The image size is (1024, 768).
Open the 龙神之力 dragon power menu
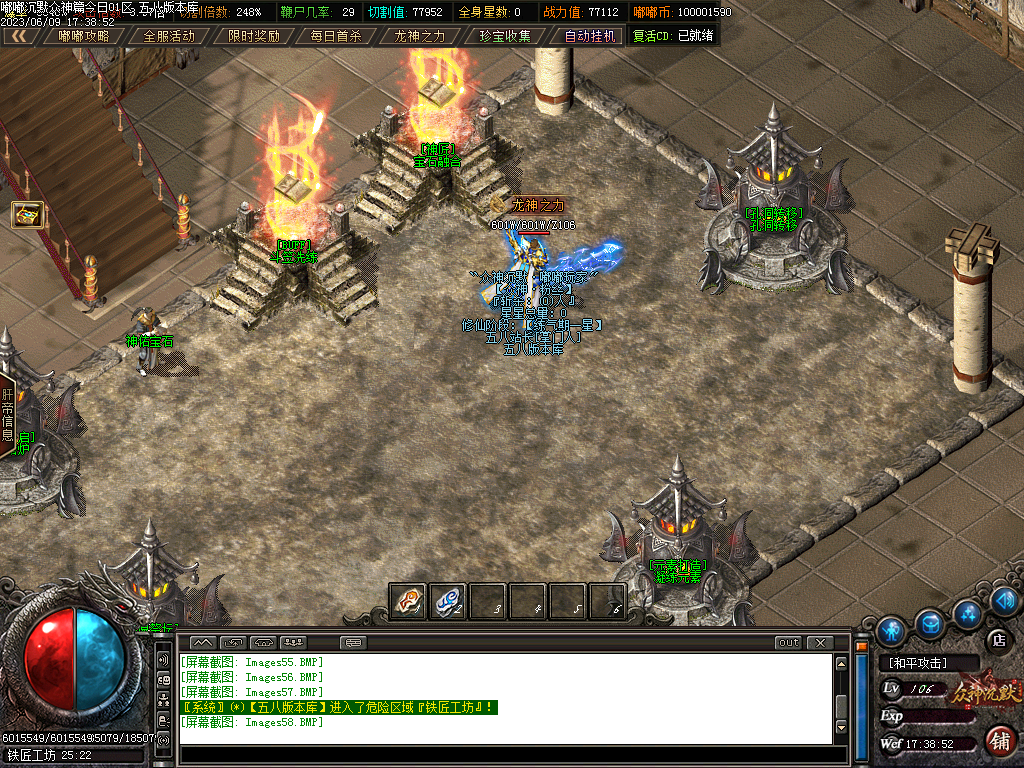tap(420, 36)
